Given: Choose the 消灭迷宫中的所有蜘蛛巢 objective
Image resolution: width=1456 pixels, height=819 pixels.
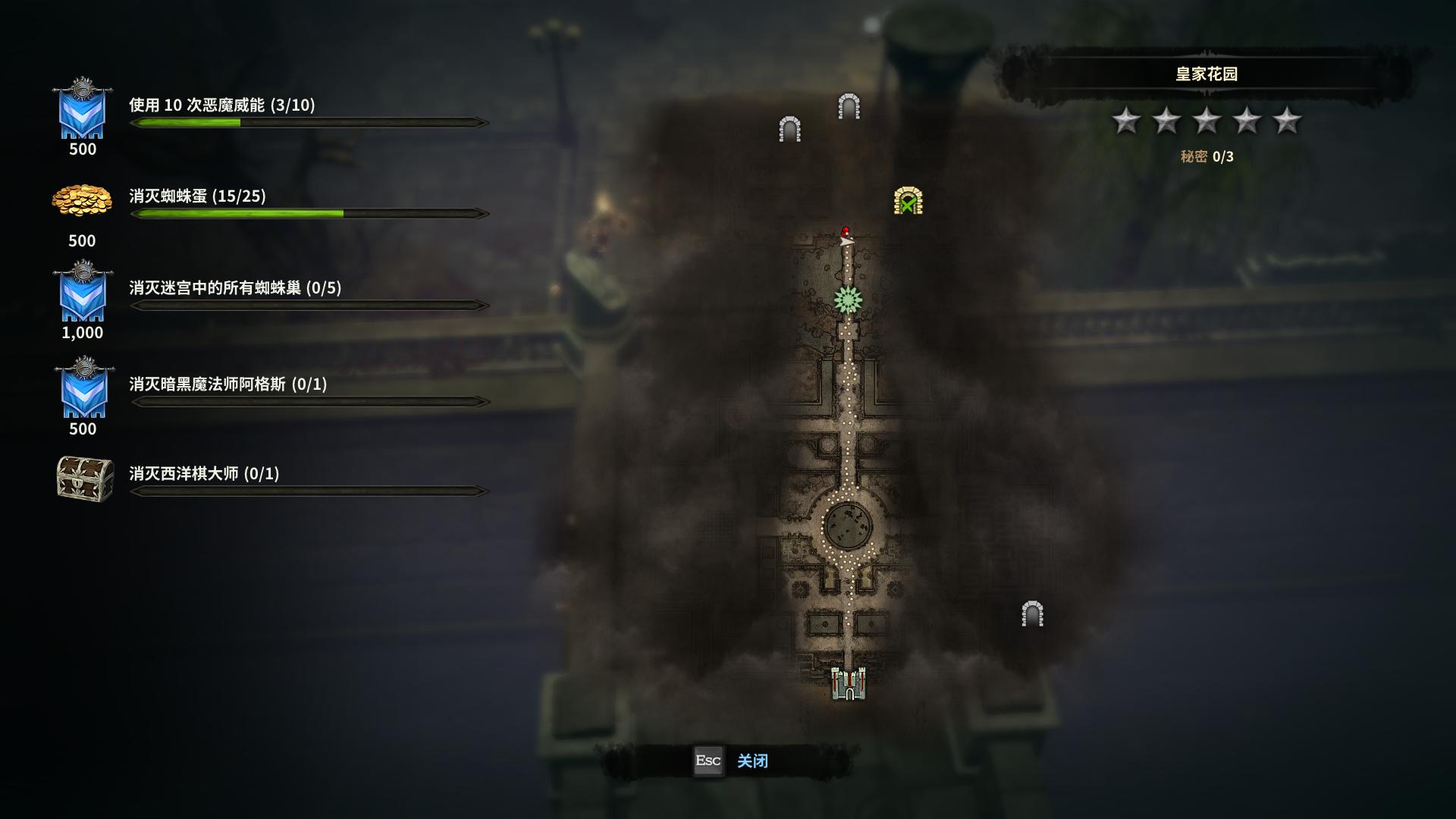Looking at the screenshot, I should [234, 288].
